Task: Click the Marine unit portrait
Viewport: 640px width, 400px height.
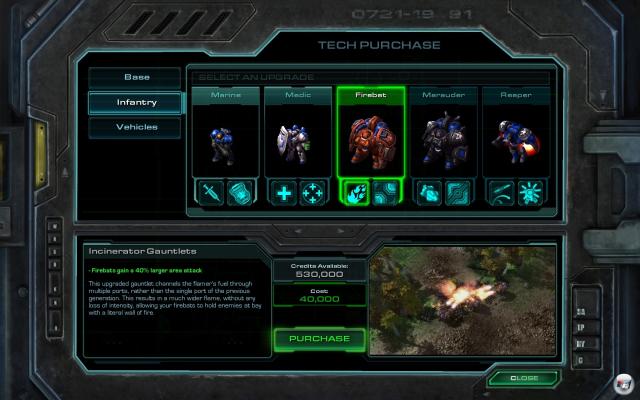Action: click(x=225, y=140)
